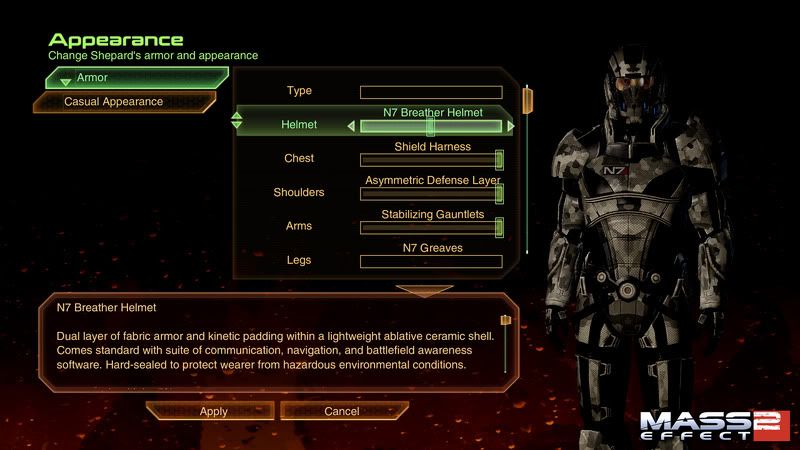Select the Legs armor row
This screenshot has width=800, height=450.
[x=299, y=260]
